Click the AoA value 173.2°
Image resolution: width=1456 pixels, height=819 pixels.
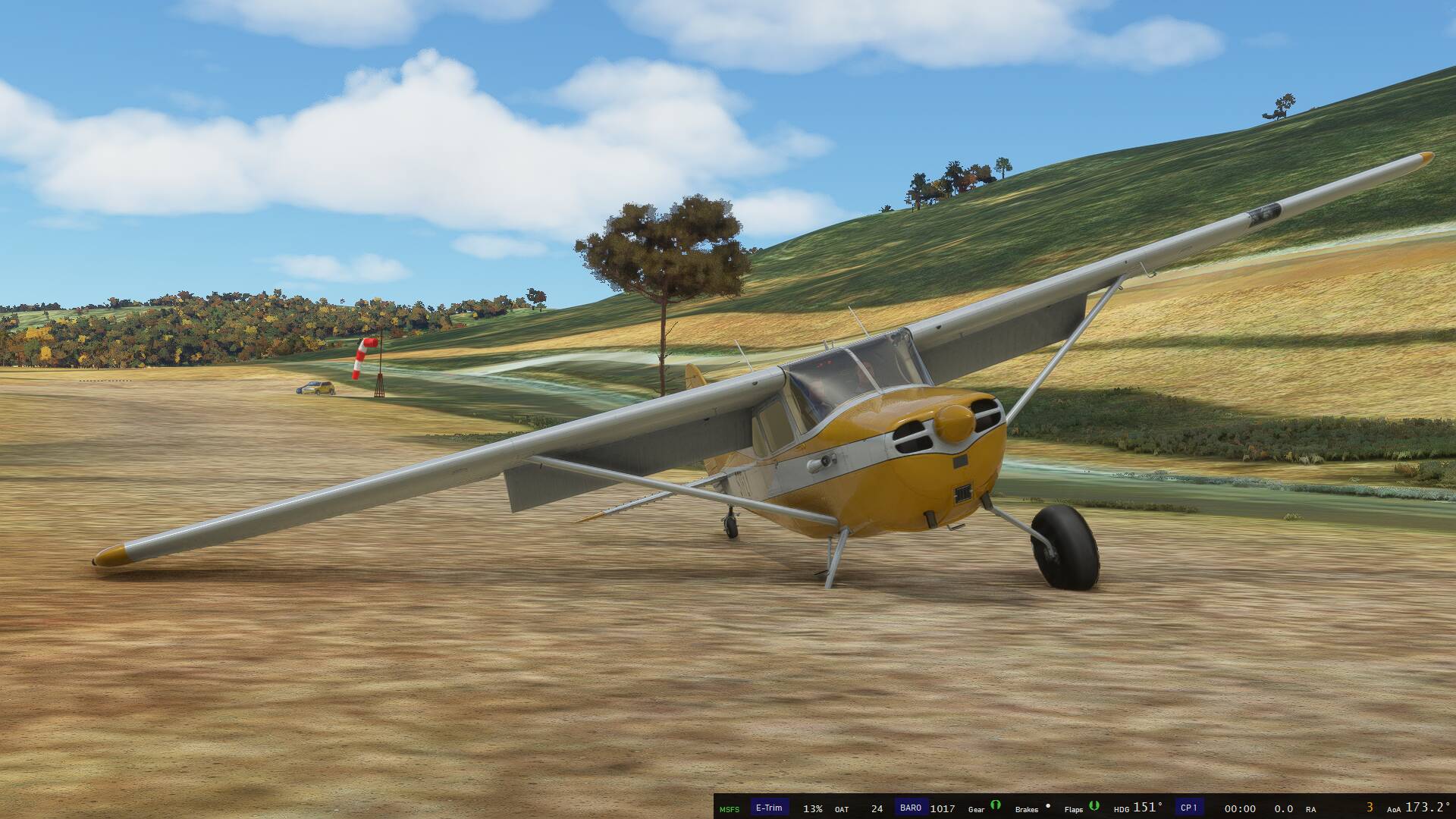point(1427,807)
